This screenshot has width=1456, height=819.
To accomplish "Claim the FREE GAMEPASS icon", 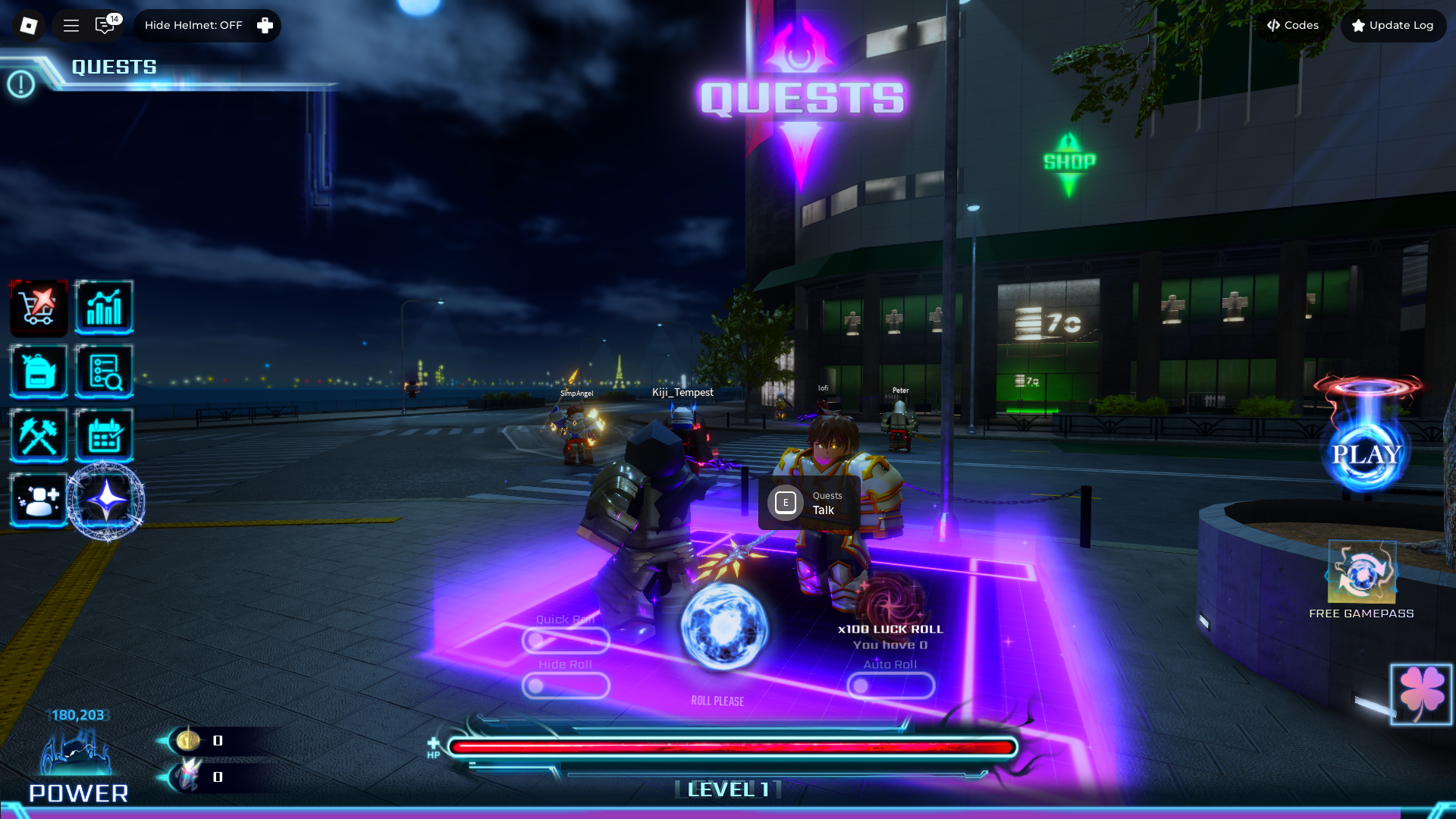I will (1361, 573).
